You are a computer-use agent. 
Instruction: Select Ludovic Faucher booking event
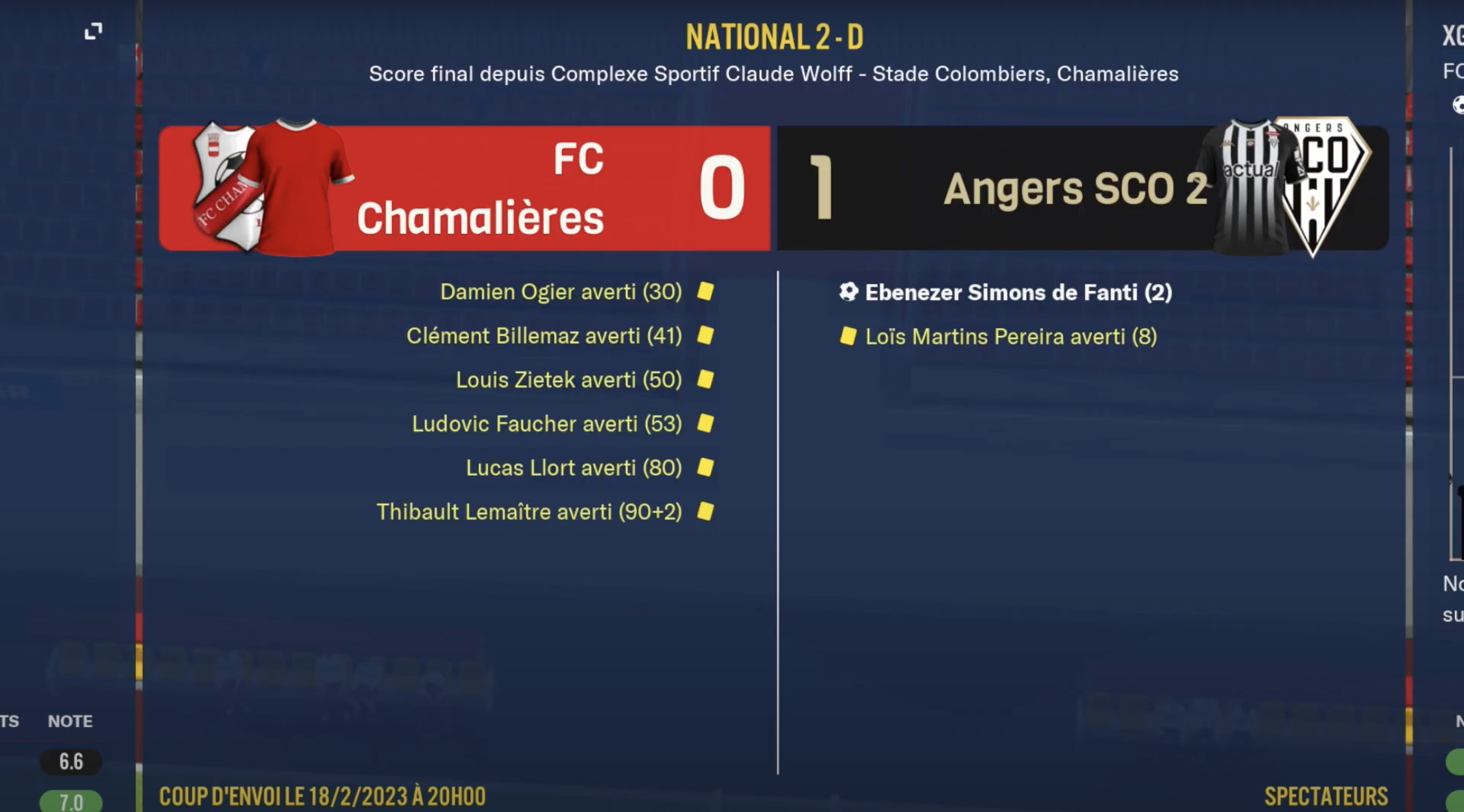coord(547,424)
